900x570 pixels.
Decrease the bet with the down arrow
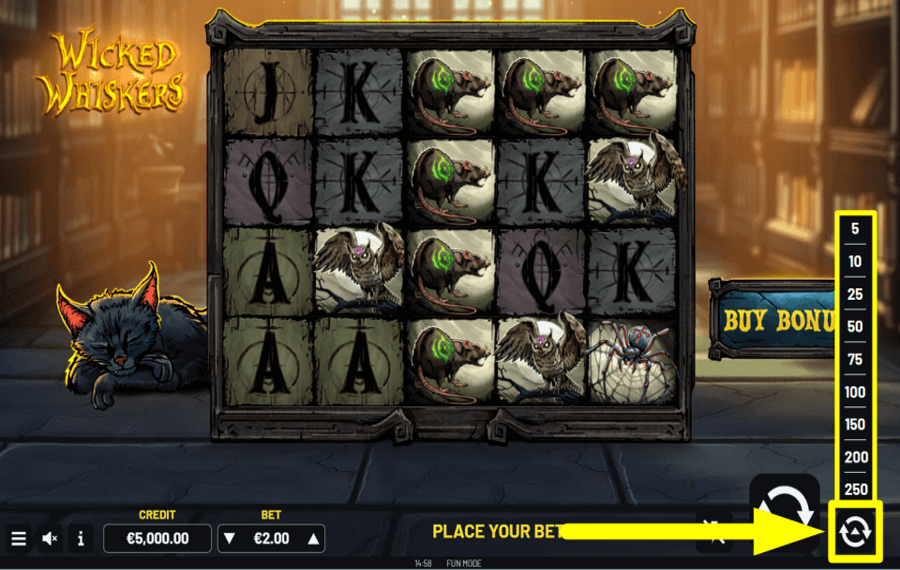[229, 538]
